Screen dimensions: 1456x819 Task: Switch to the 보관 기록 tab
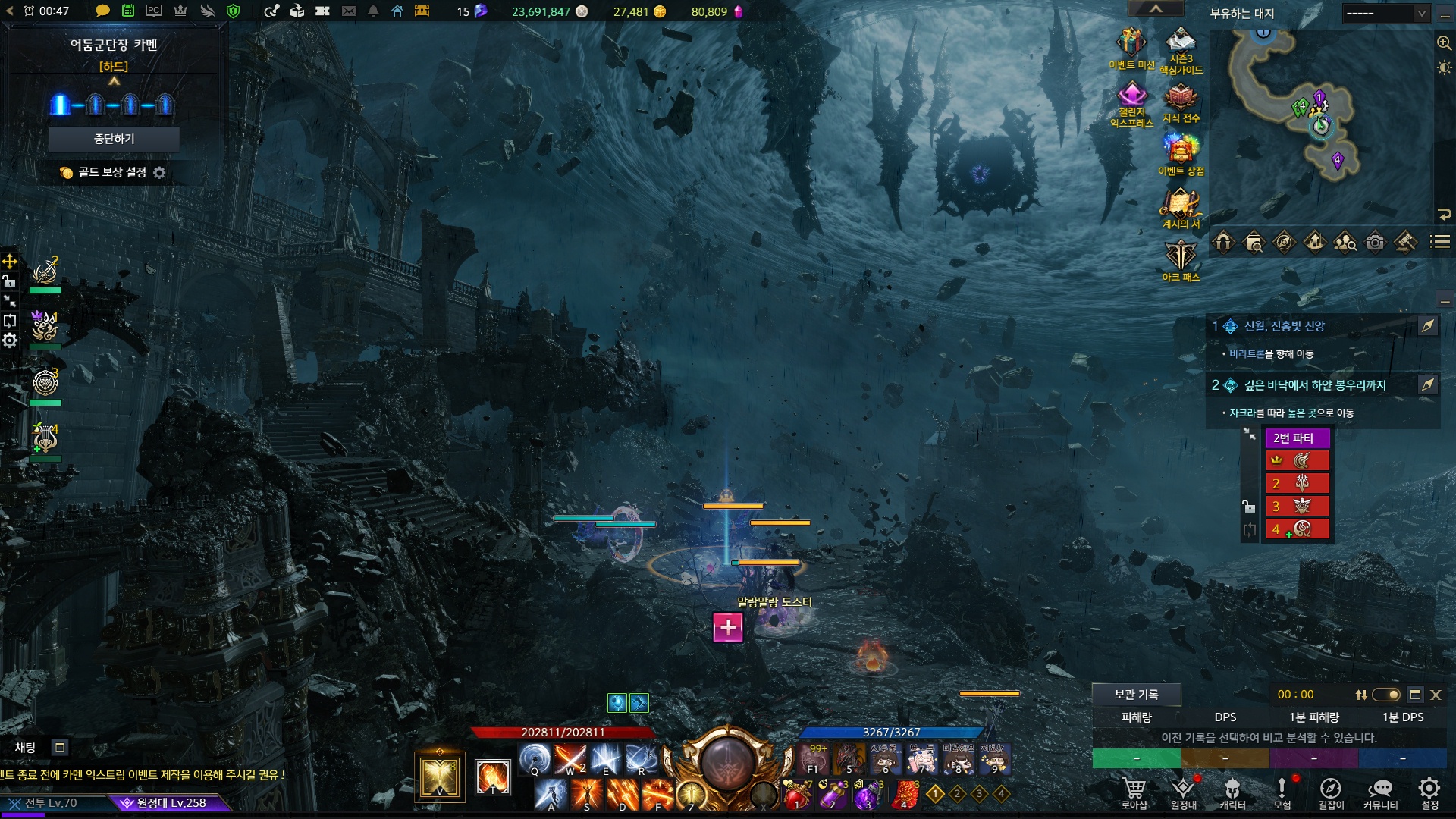click(1136, 695)
